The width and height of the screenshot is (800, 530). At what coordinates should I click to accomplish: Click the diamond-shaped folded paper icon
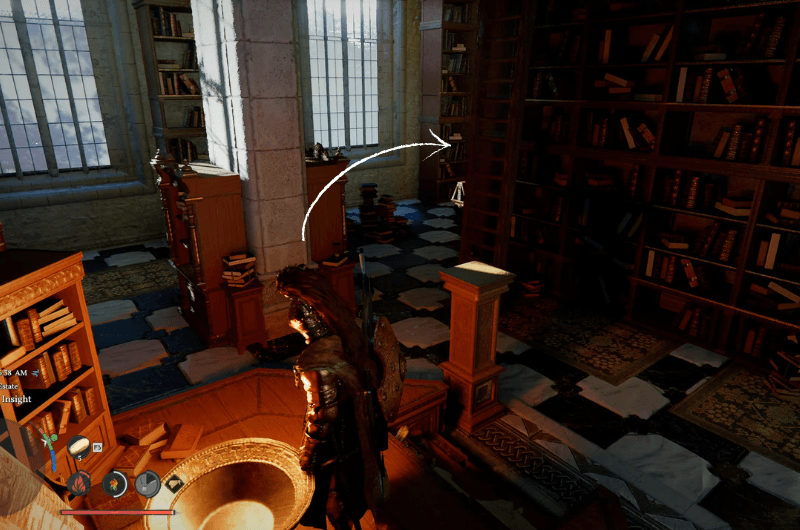click(x=174, y=484)
